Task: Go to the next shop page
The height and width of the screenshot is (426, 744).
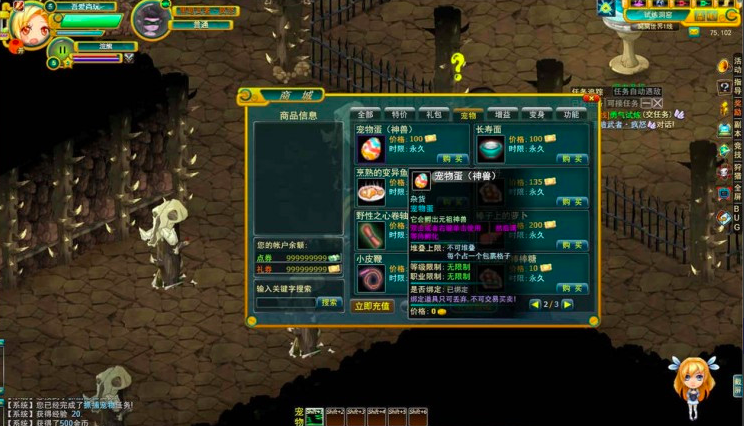Action: [x=568, y=304]
